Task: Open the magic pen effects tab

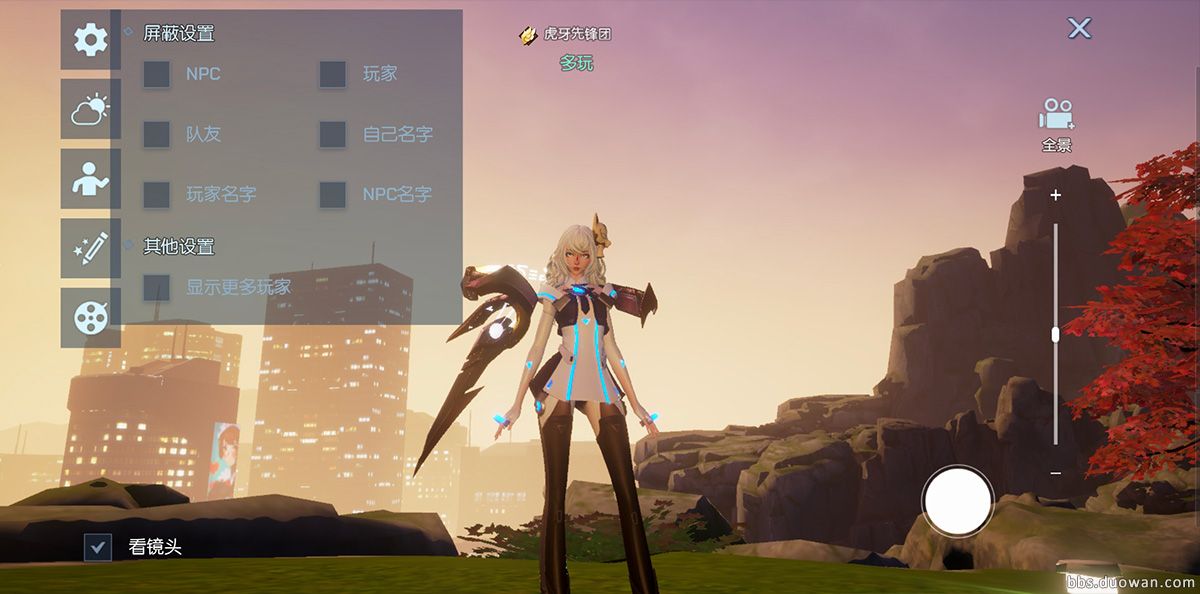Action: tap(90, 248)
